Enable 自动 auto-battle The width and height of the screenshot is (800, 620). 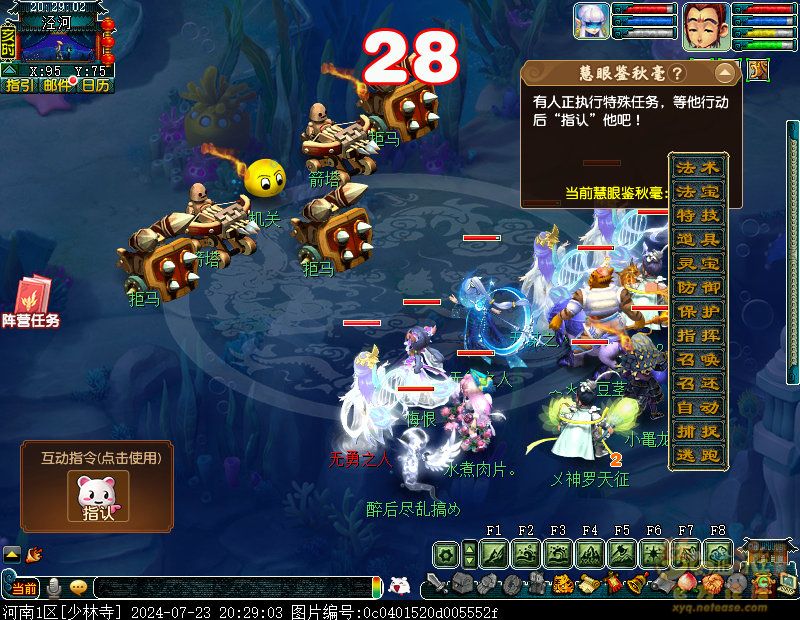697,408
